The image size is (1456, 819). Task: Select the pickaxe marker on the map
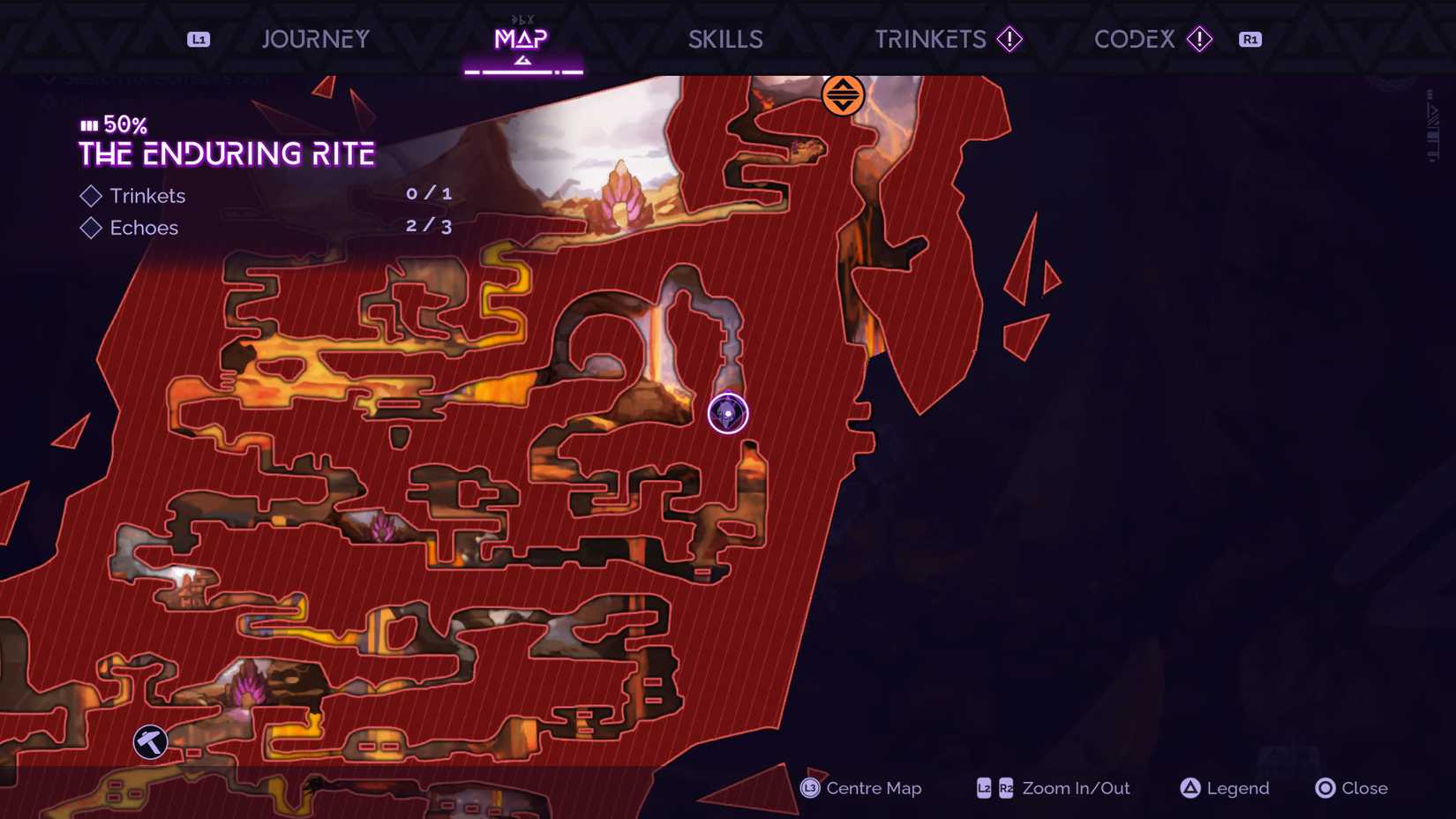148,742
